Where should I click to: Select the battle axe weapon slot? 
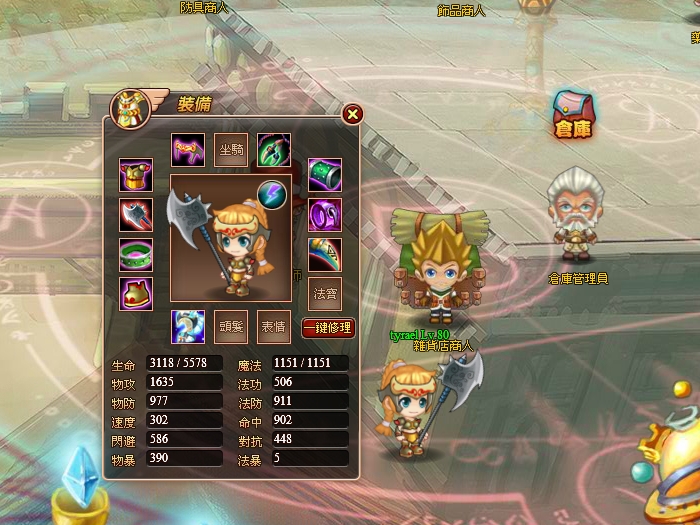136,214
